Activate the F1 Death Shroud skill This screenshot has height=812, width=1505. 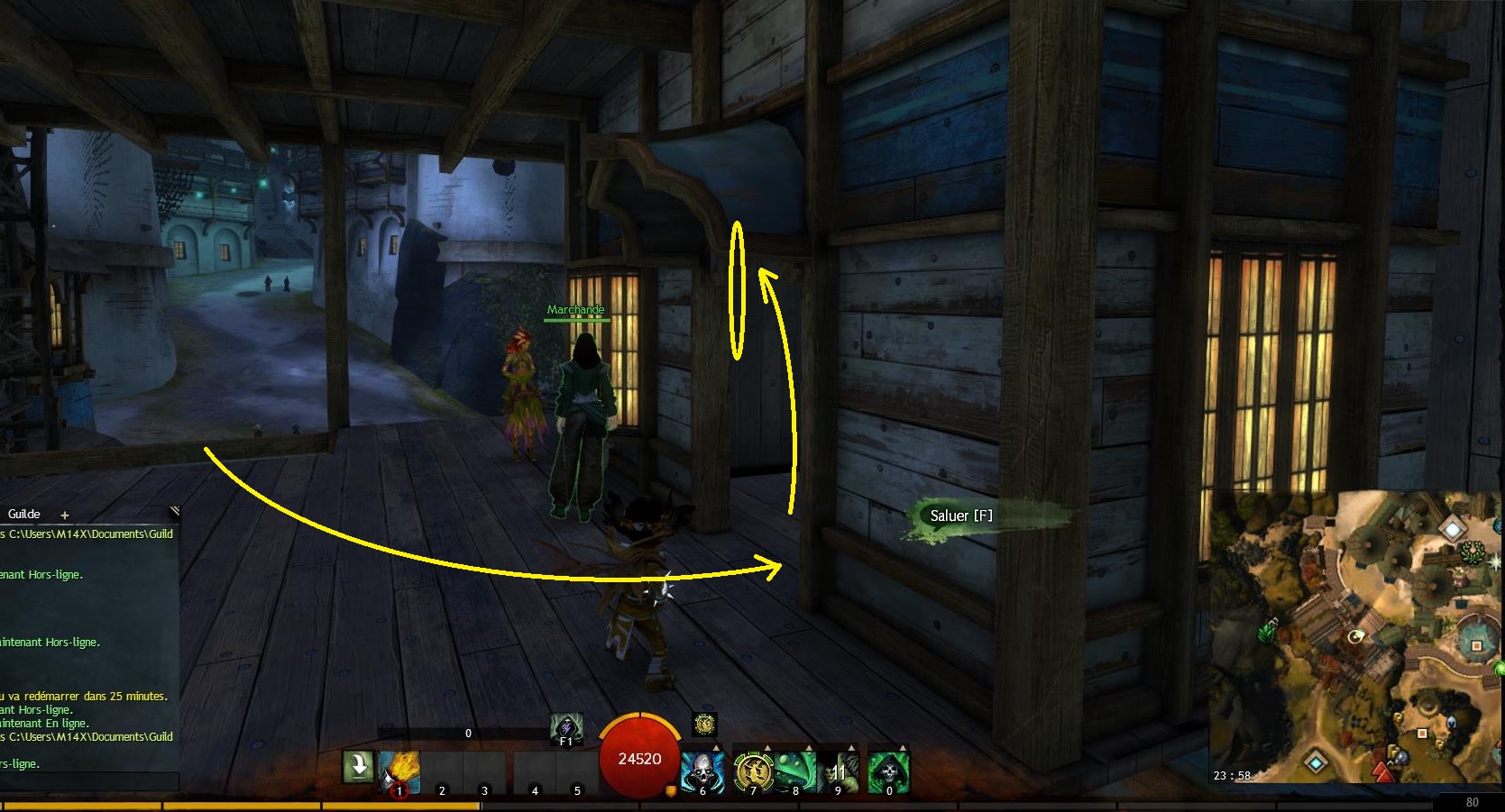click(566, 728)
